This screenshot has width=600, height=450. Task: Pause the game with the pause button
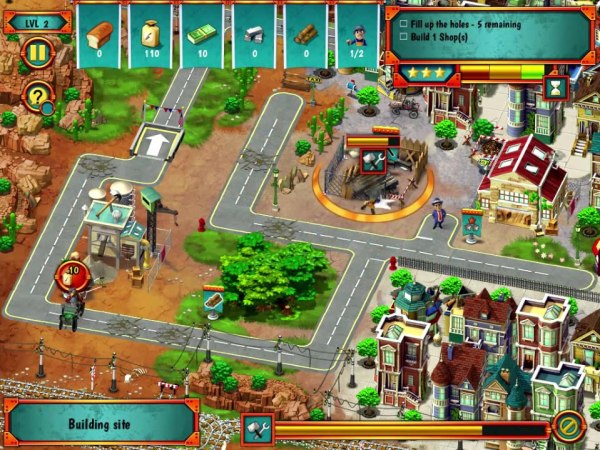point(37,51)
